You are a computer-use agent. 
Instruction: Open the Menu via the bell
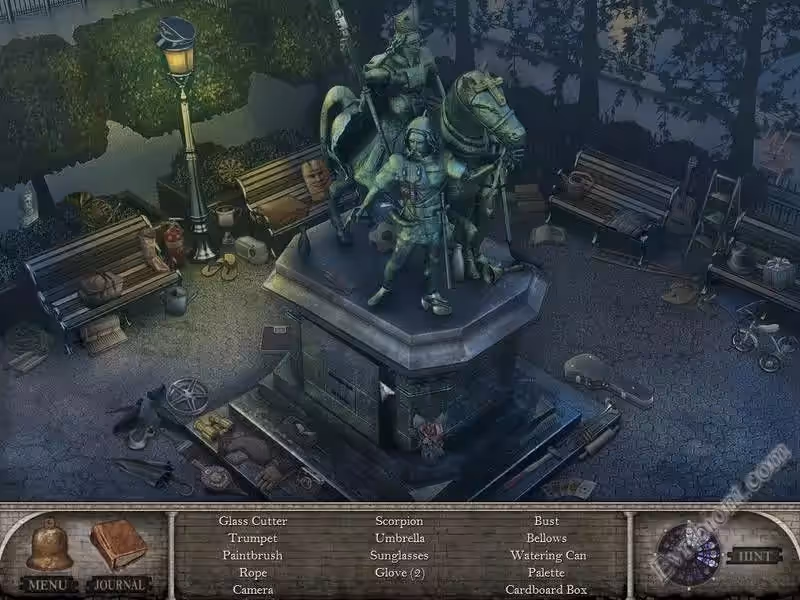(x=49, y=546)
